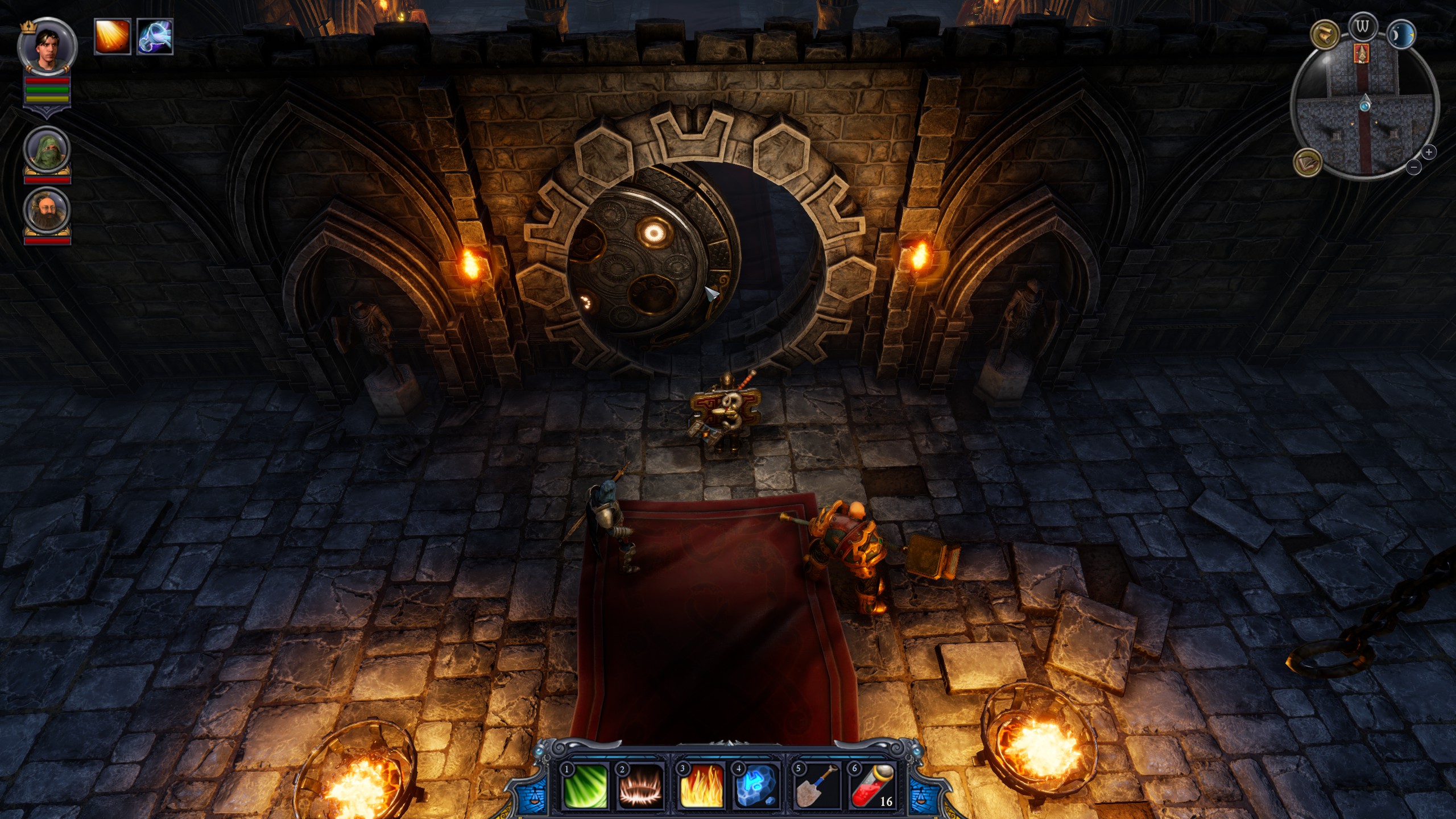The image size is (1456, 819).
Task: Click the W compass button on minimap
Action: tap(1362, 26)
